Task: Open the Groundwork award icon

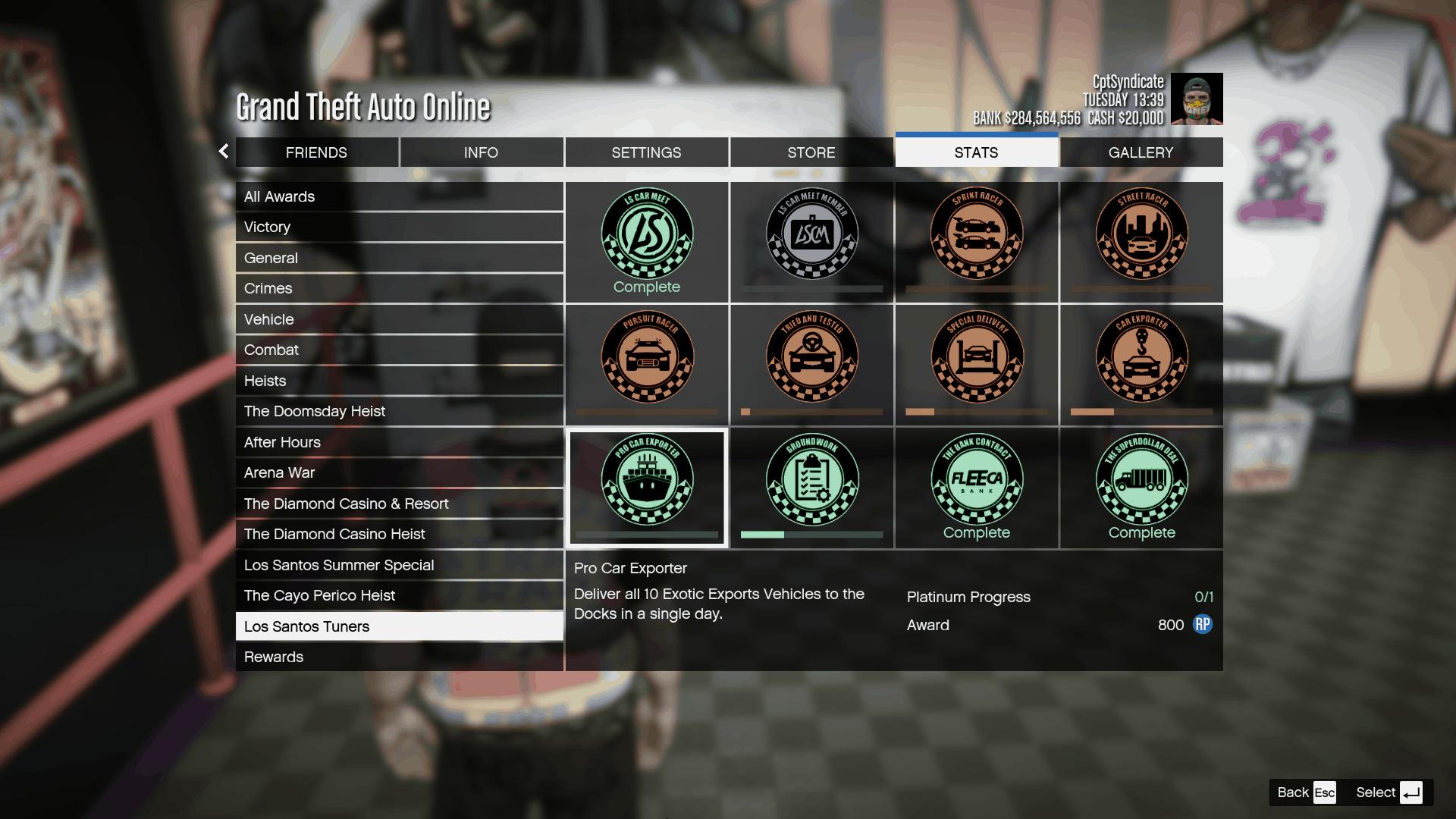Action: pyautogui.click(x=811, y=479)
